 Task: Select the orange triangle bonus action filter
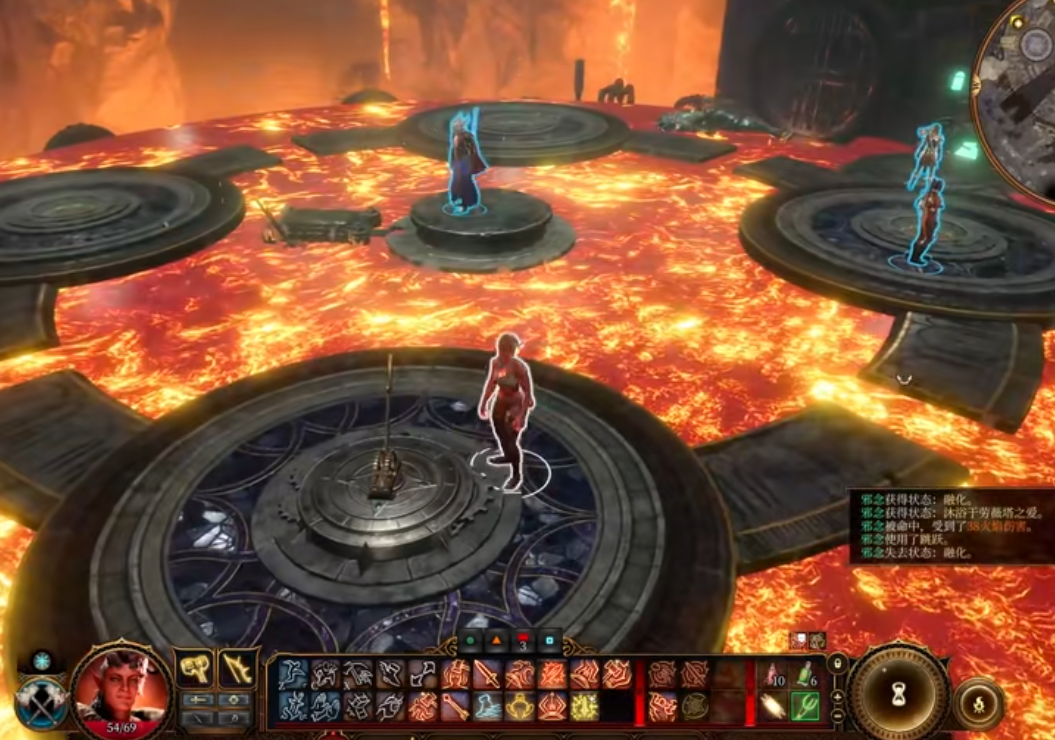pyautogui.click(x=496, y=641)
